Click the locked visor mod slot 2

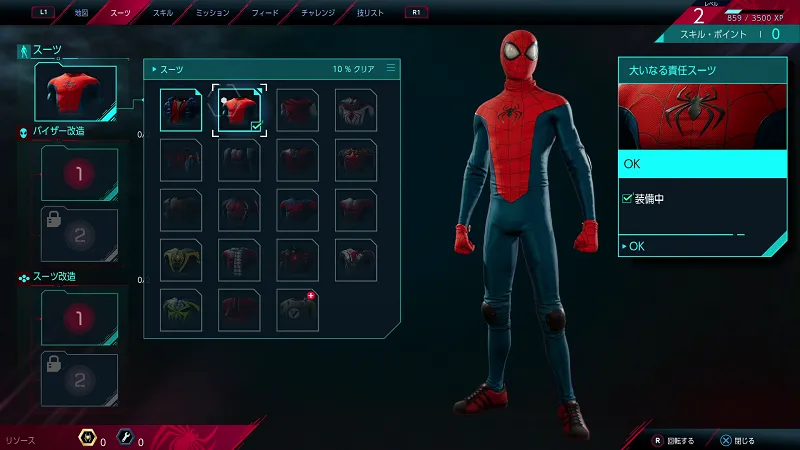[x=79, y=235]
